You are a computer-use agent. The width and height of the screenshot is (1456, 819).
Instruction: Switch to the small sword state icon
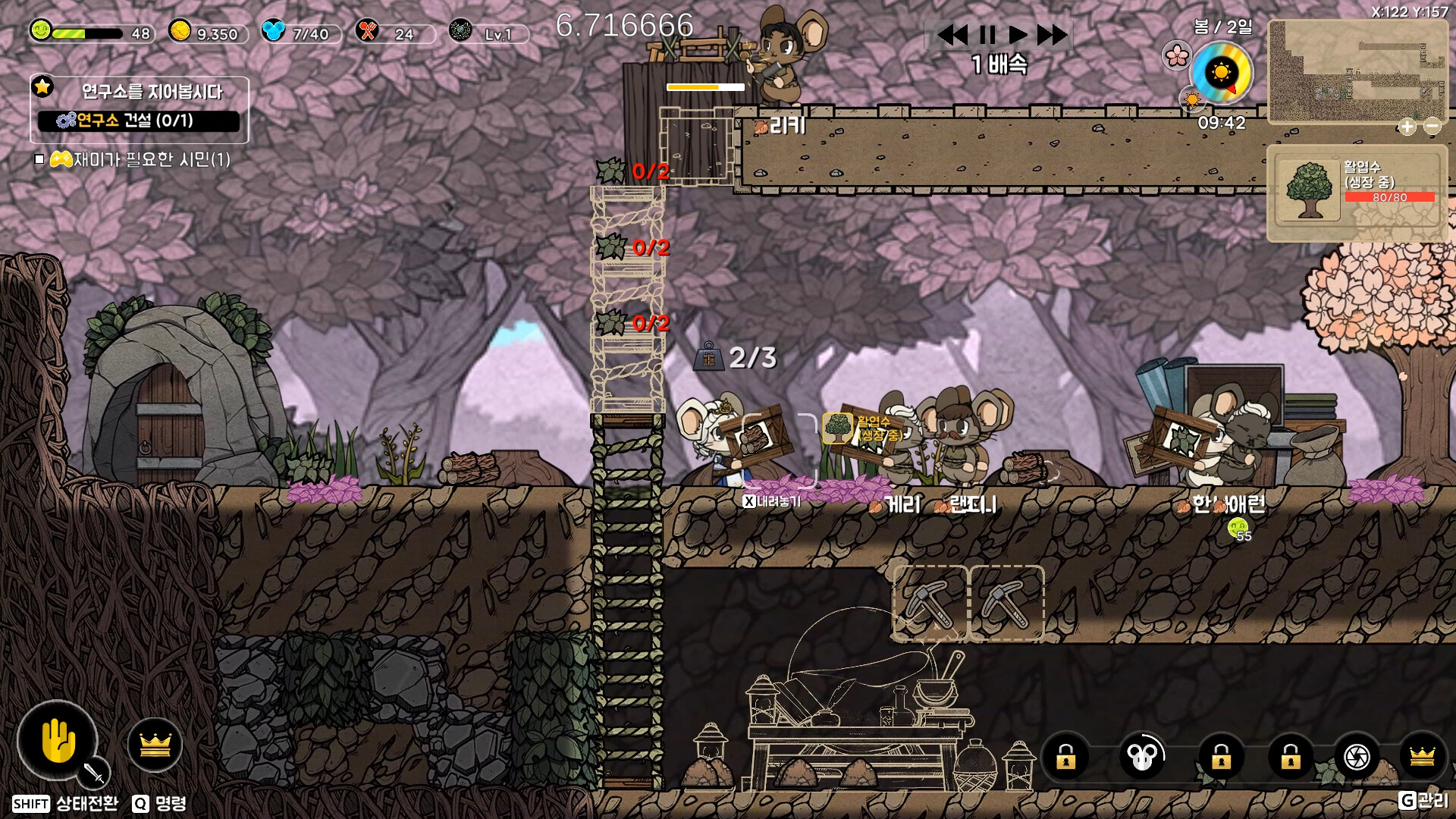point(94,773)
